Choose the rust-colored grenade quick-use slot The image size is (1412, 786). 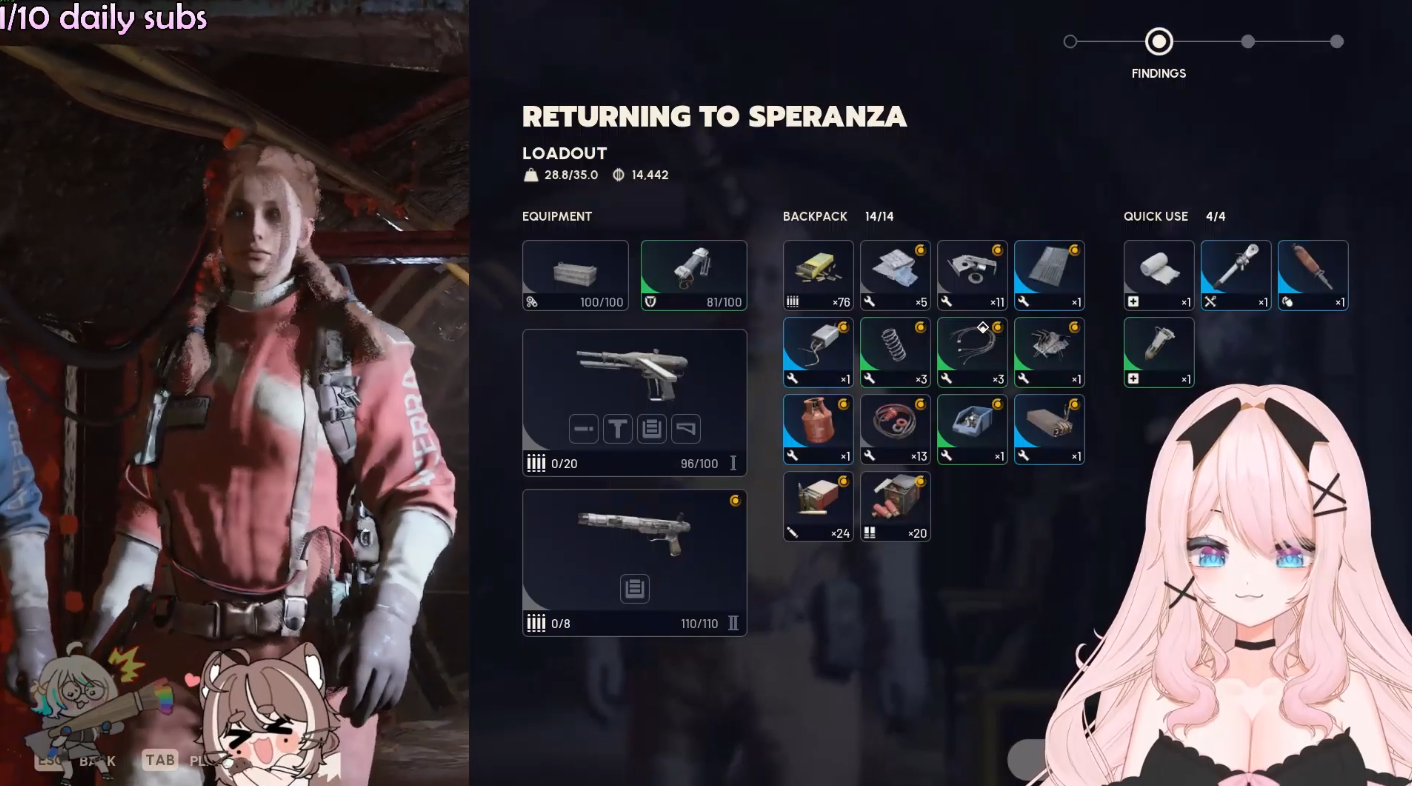point(1313,275)
